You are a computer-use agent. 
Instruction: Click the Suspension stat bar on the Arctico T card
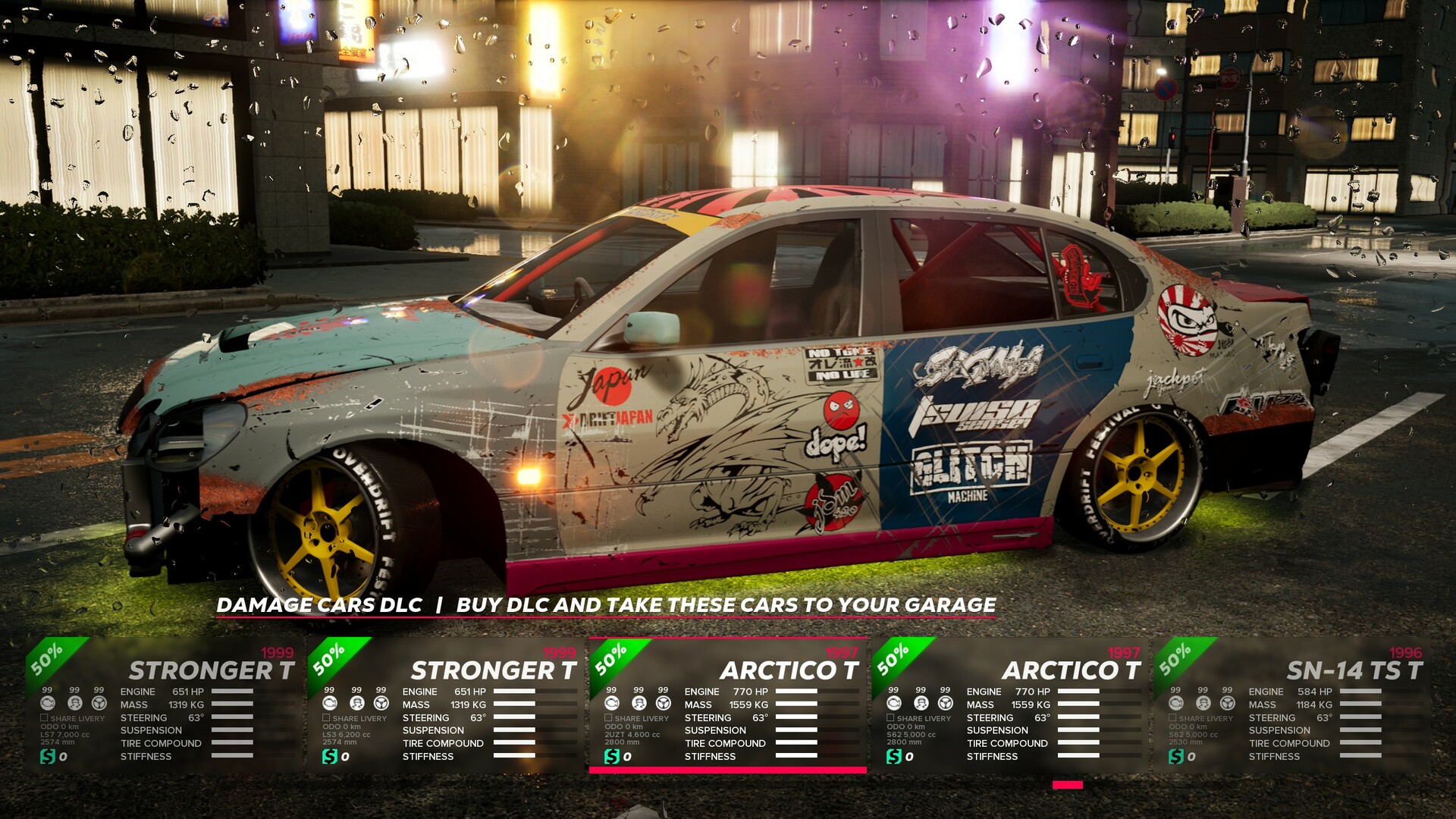796,730
